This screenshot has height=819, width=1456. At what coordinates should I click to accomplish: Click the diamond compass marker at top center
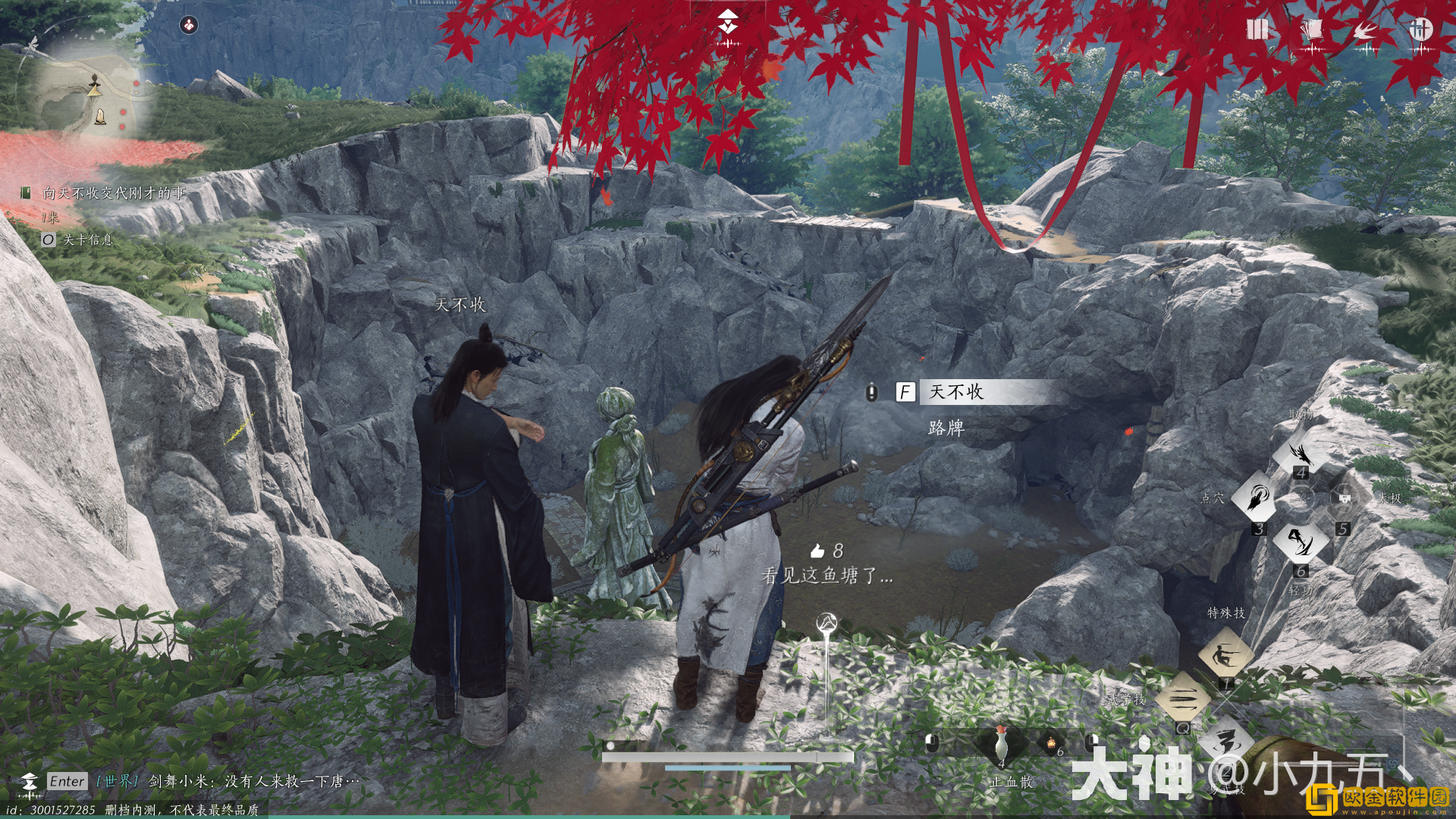coord(726,20)
